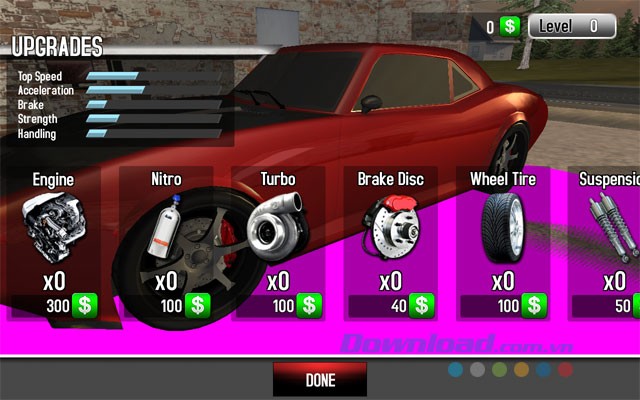Buy the Wheel Tire upgrade for 100
This screenshot has height=400, width=640.
pyautogui.click(x=535, y=305)
